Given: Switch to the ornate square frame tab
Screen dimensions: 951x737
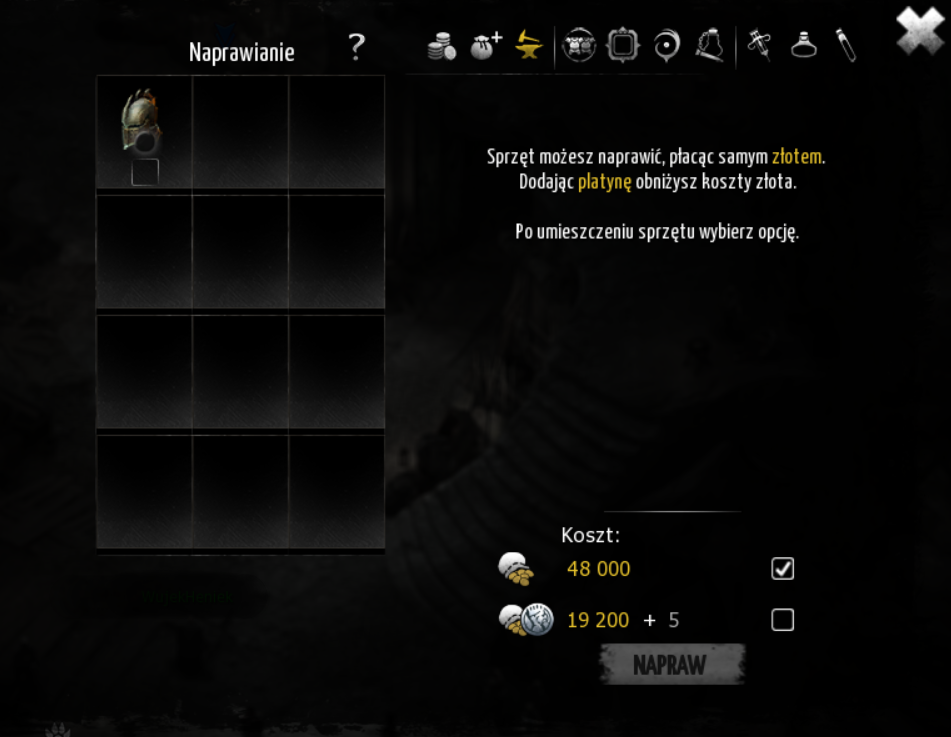Looking at the screenshot, I should pos(622,46).
